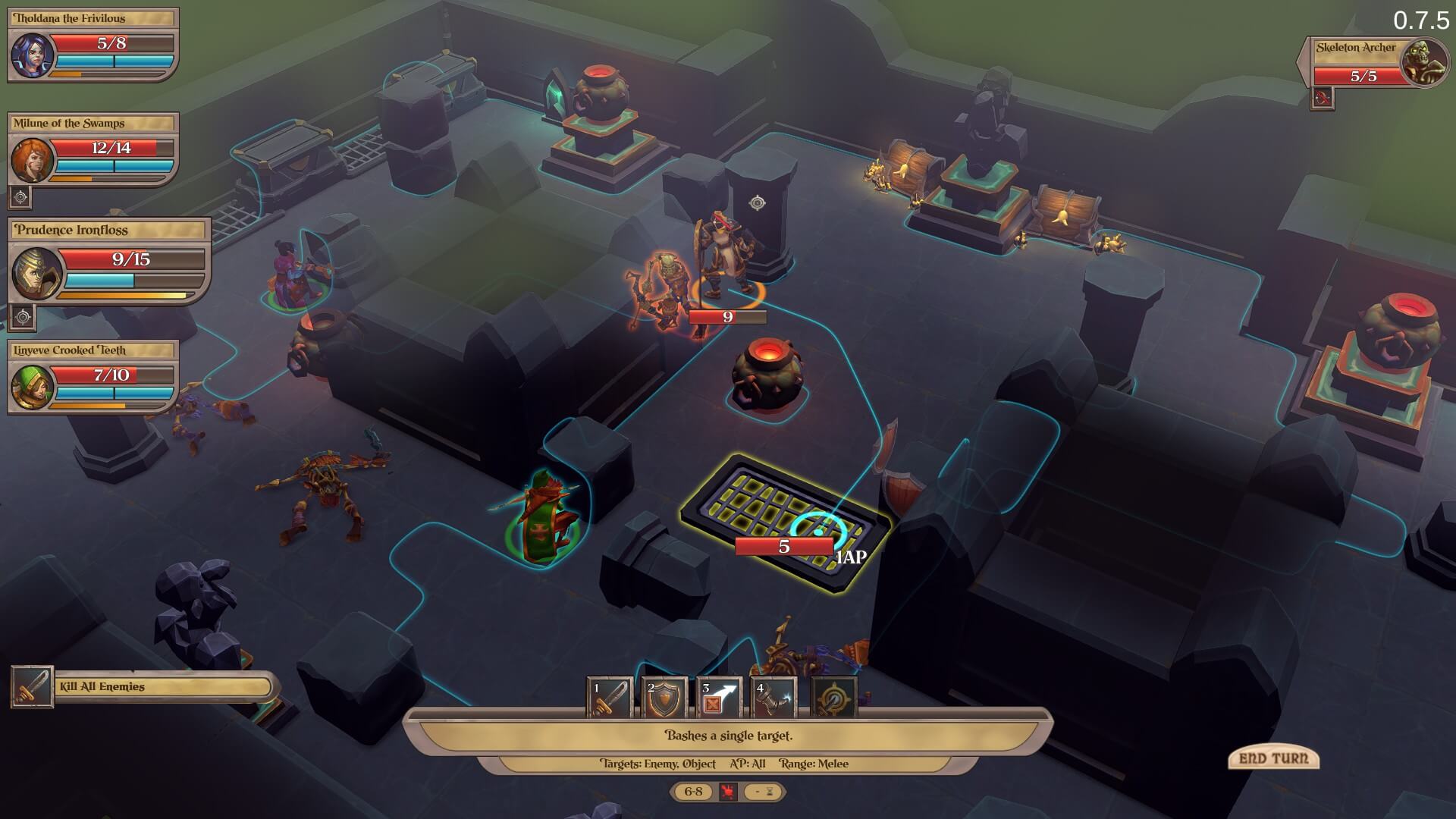Select the golden target sword ability

point(834,698)
